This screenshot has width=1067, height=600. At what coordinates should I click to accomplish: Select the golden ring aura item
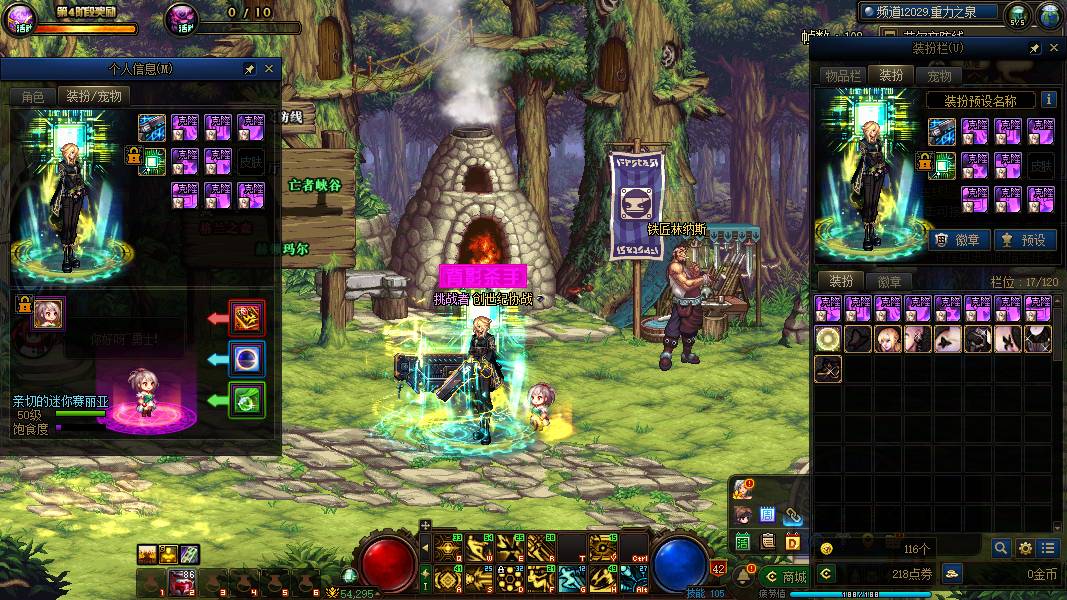tap(827, 339)
